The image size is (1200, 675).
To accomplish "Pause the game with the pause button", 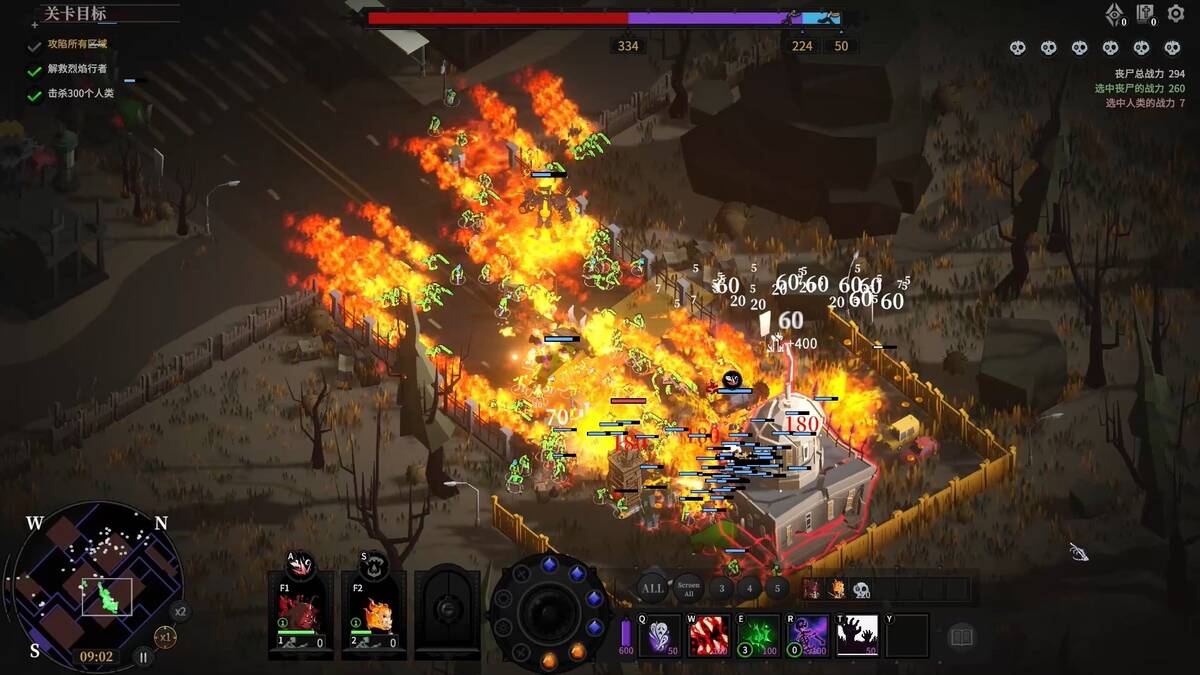I will (144, 657).
